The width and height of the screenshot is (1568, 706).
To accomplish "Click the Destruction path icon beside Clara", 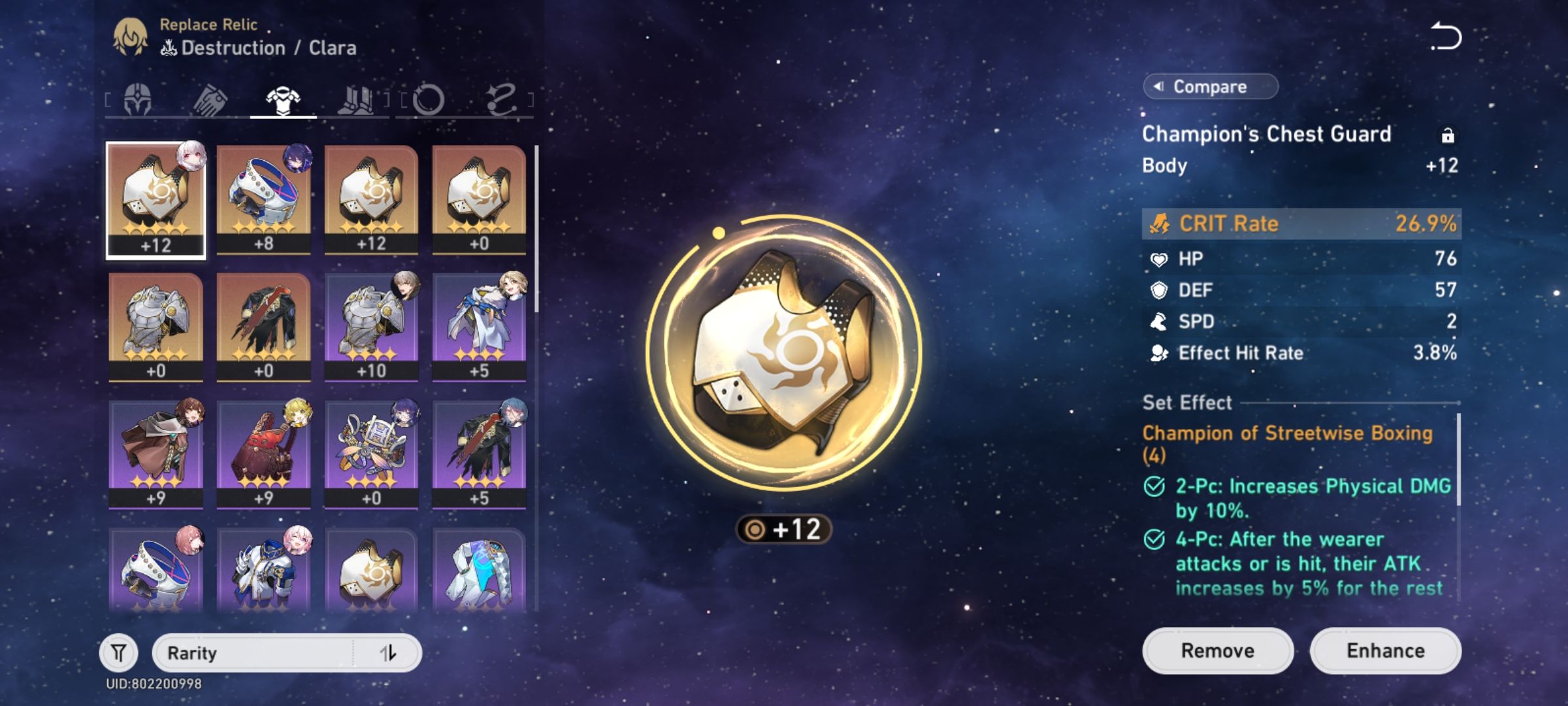I will tap(169, 47).
